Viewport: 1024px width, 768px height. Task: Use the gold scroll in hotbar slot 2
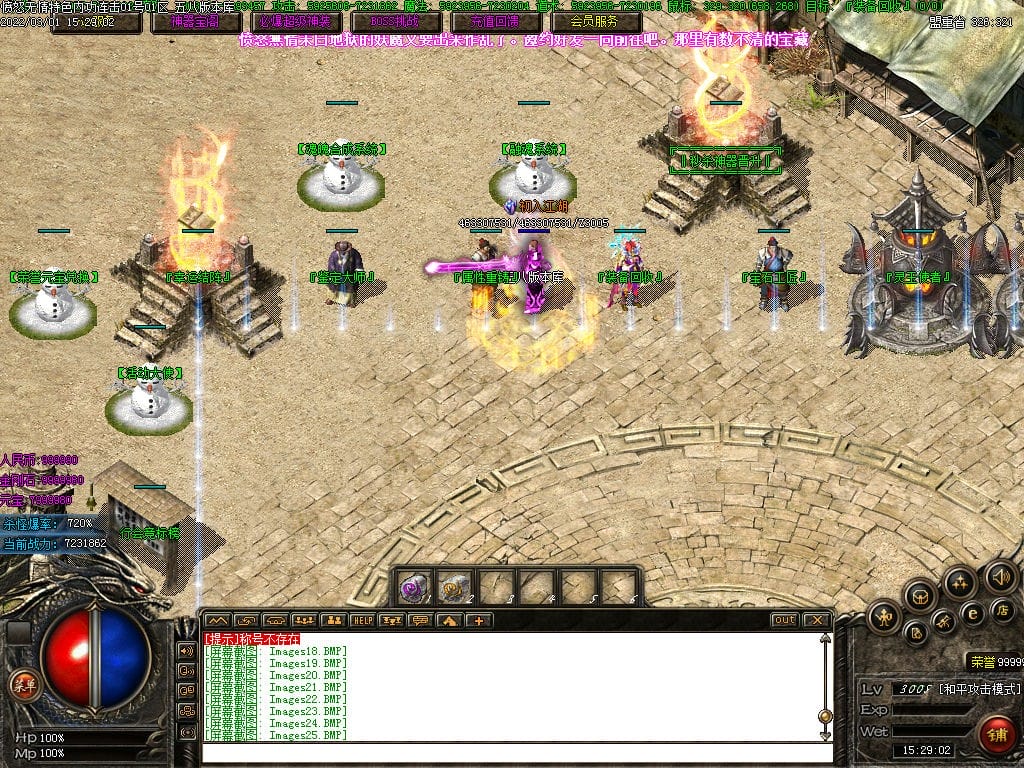point(455,587)
